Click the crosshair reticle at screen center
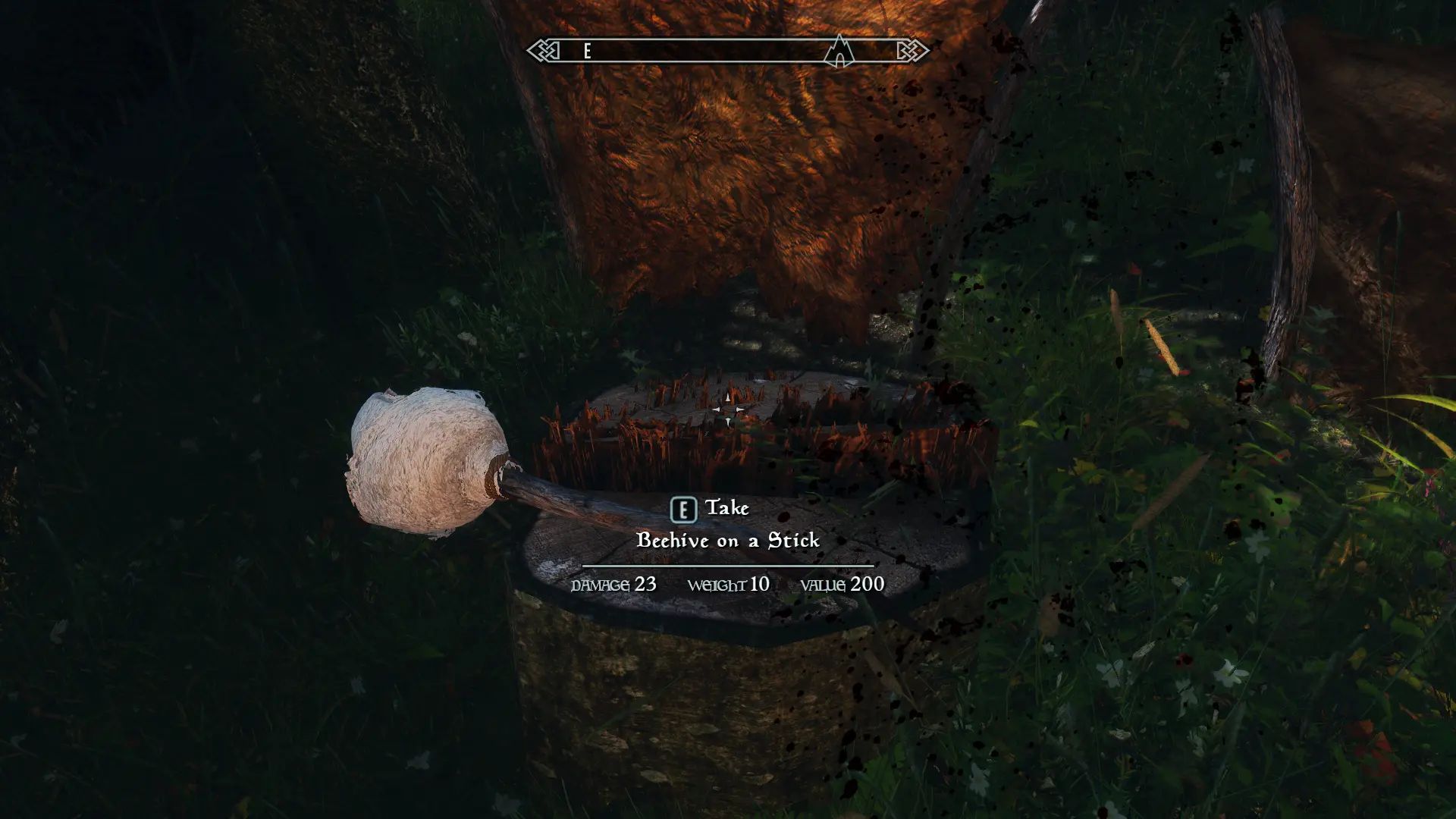1456x819 pixels. 728,409
